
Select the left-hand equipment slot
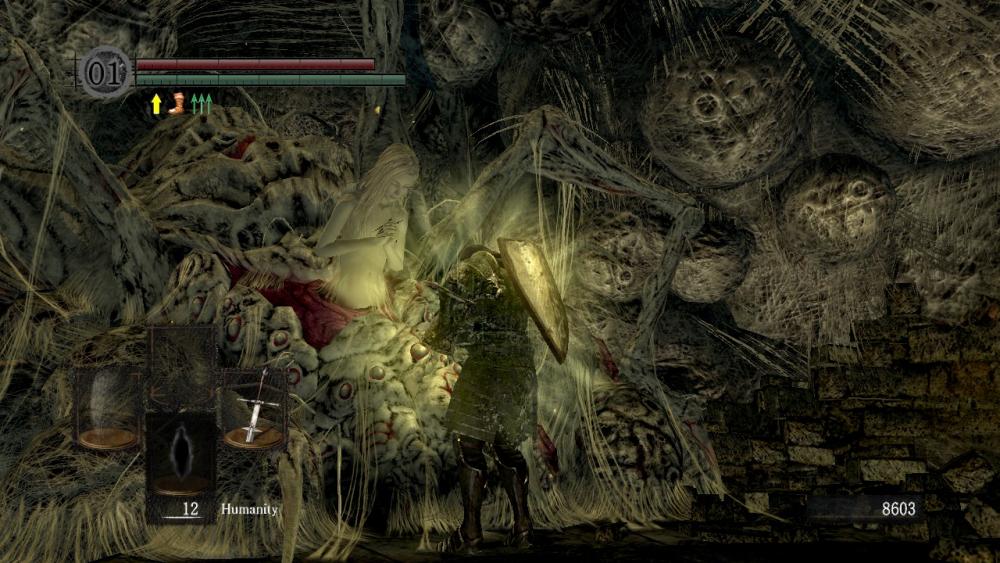tap(108, 407)
